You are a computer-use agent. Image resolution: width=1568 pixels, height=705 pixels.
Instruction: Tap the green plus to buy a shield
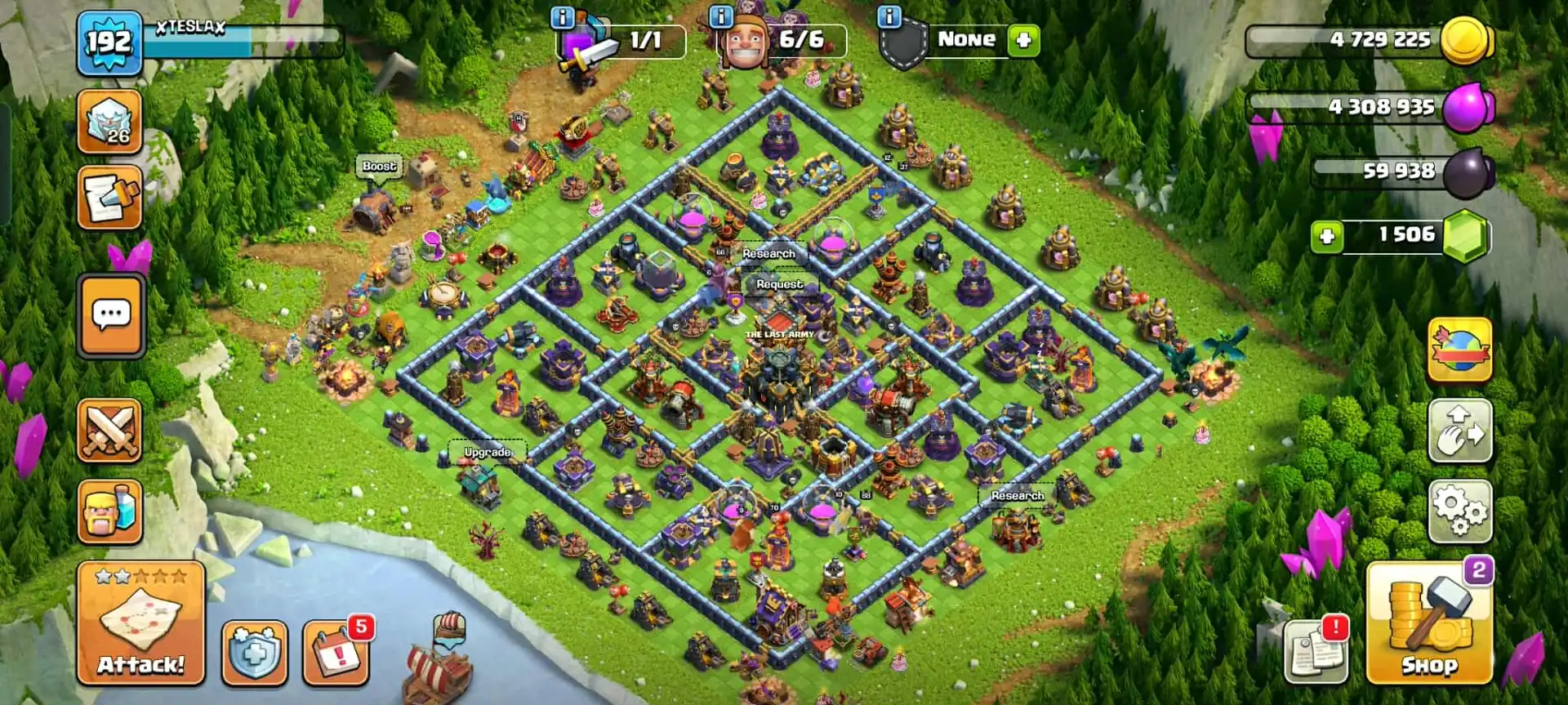click(1023, 39)
